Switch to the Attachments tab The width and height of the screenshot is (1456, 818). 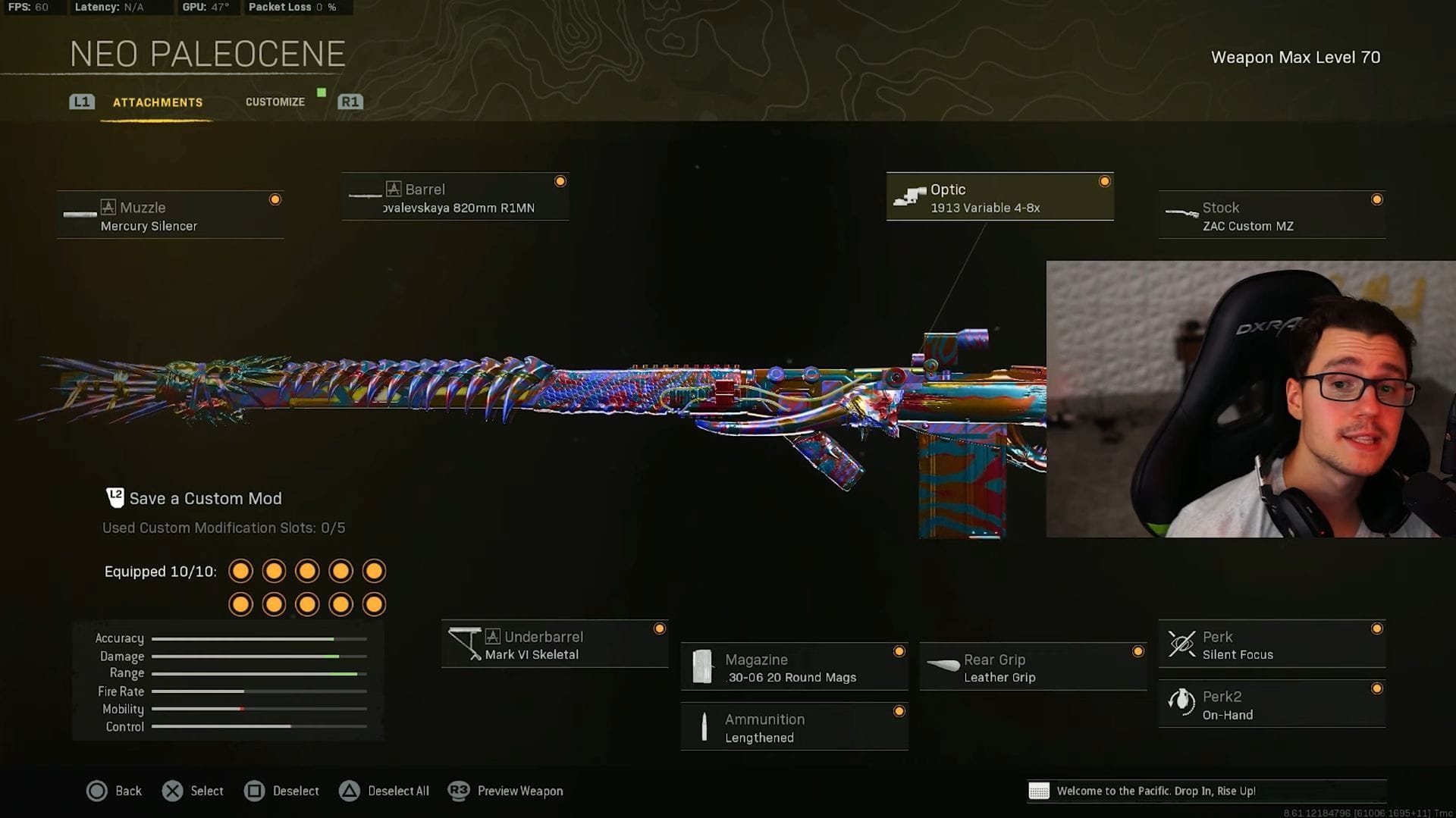click(x=157, y=102)
